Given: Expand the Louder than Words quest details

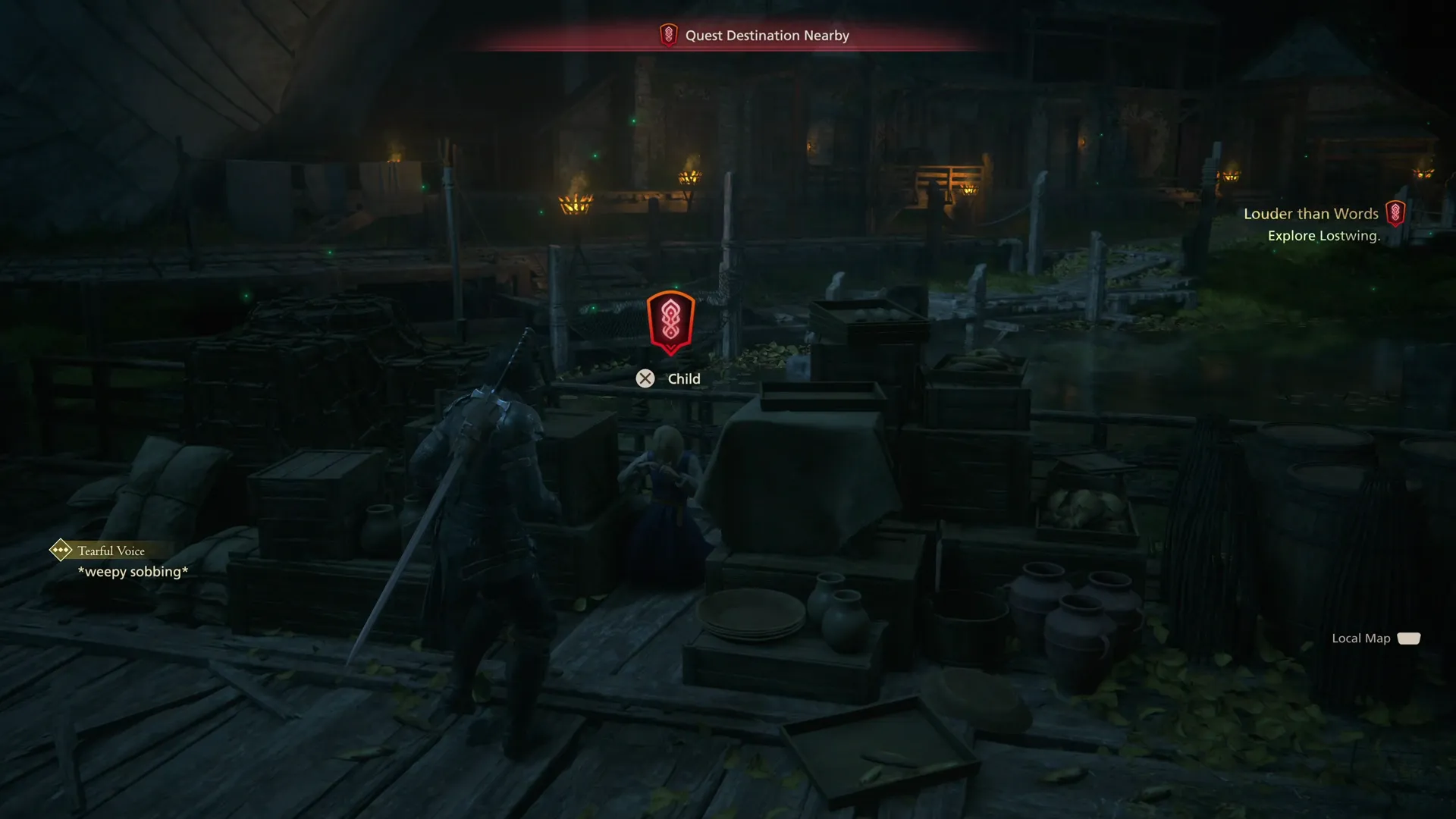Looking at the screenshot, I should pyautogui.click(x=1311, y=214).
